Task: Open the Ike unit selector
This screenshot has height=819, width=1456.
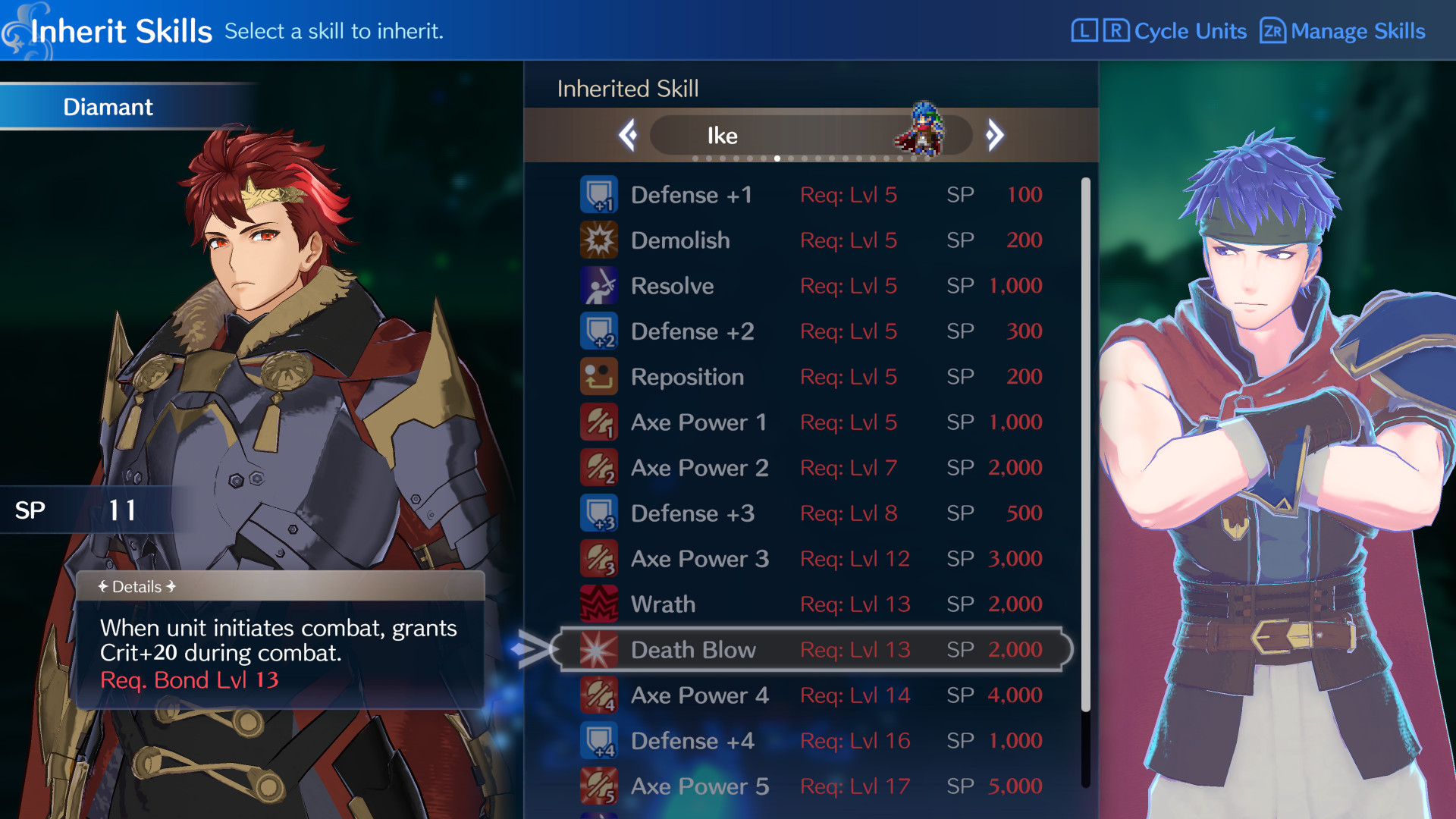Action: (811, 135)
